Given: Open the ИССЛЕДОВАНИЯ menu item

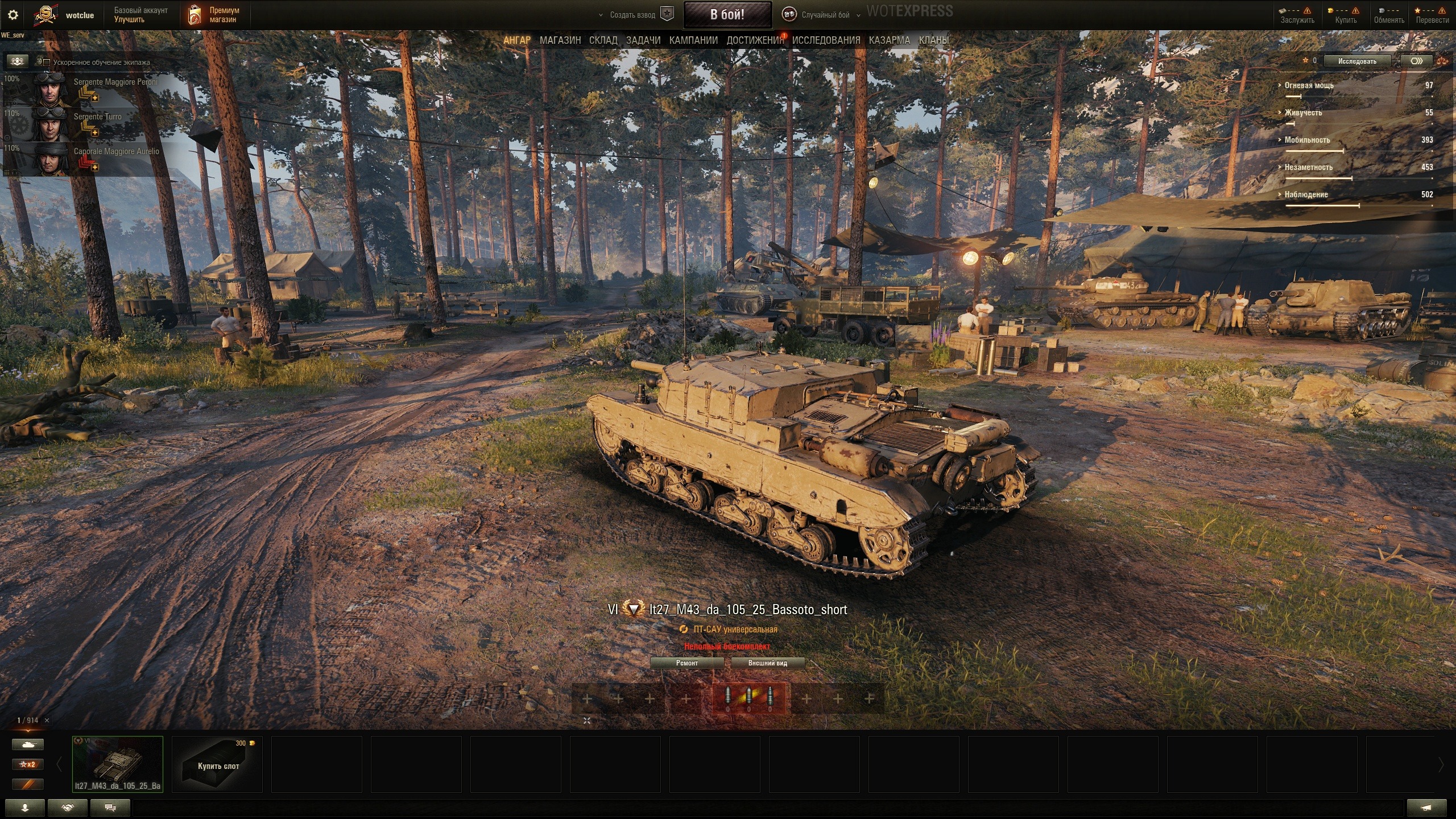Looking at the screenshot, I should click(826, 40).
